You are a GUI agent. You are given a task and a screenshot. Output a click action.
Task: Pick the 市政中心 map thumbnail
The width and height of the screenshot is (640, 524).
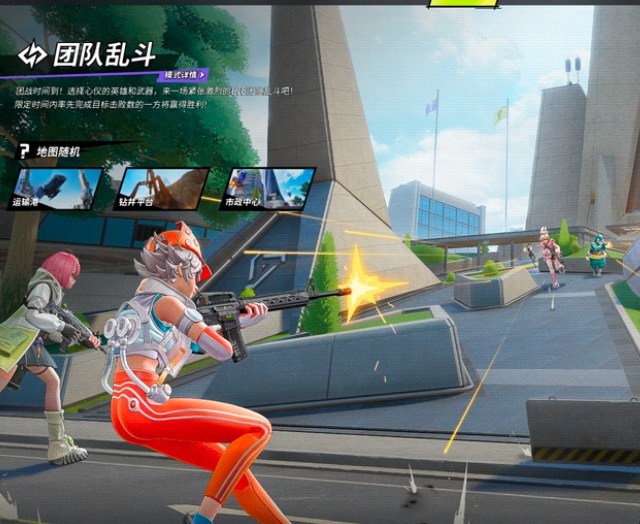pyautogui.click(x=267, y=188)
